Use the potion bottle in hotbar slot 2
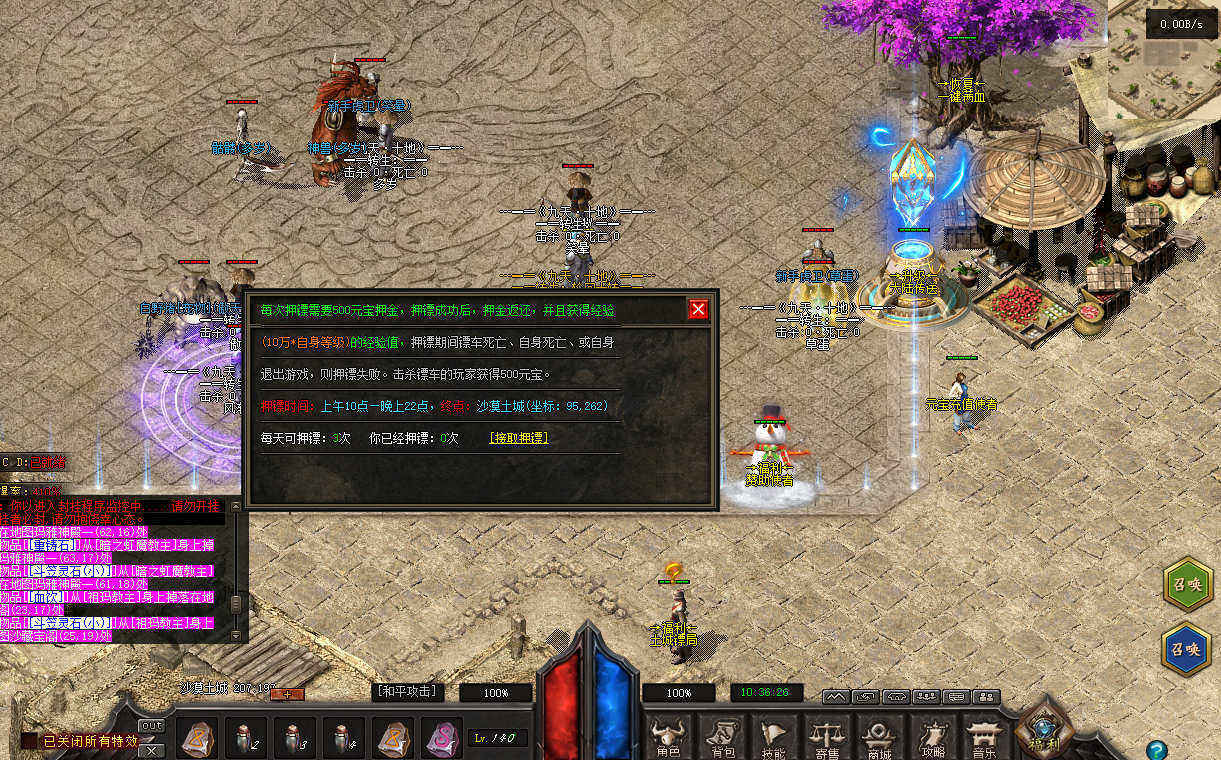 [245, 739]
